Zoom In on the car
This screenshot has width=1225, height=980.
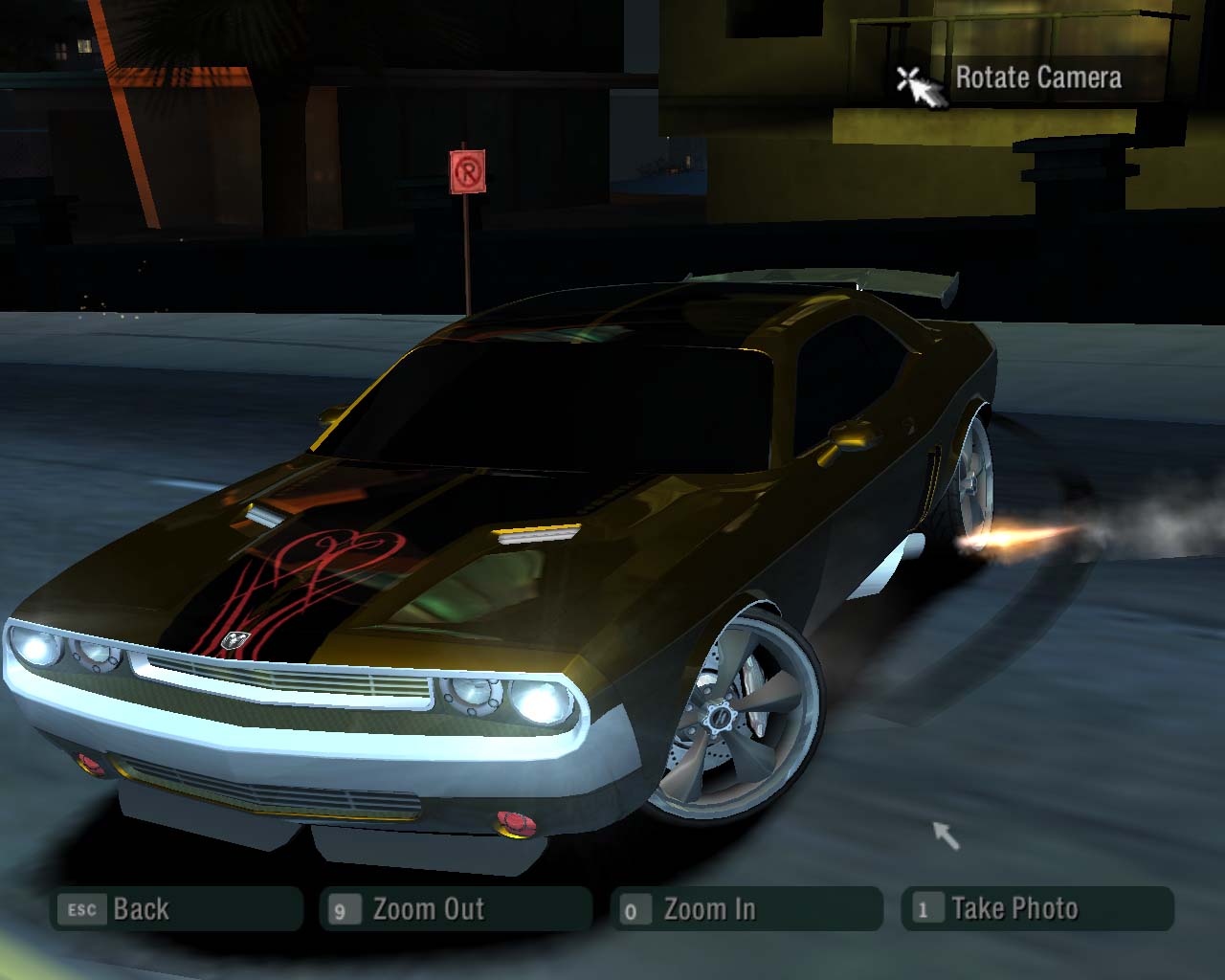tap(746, 909)
